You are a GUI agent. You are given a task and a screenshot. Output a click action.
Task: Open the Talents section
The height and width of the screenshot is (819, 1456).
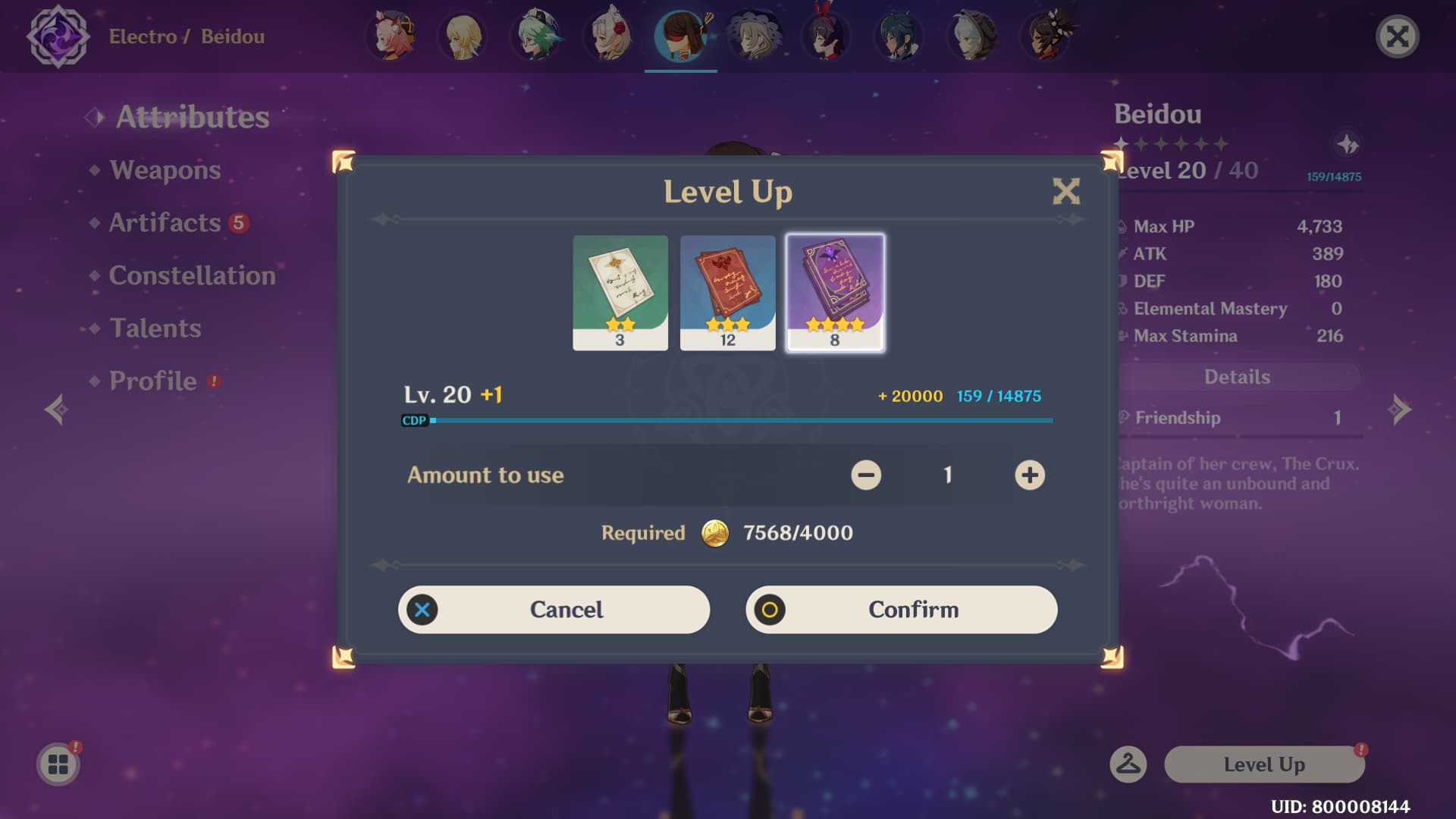pyautogui.click(x=155, y=328)
